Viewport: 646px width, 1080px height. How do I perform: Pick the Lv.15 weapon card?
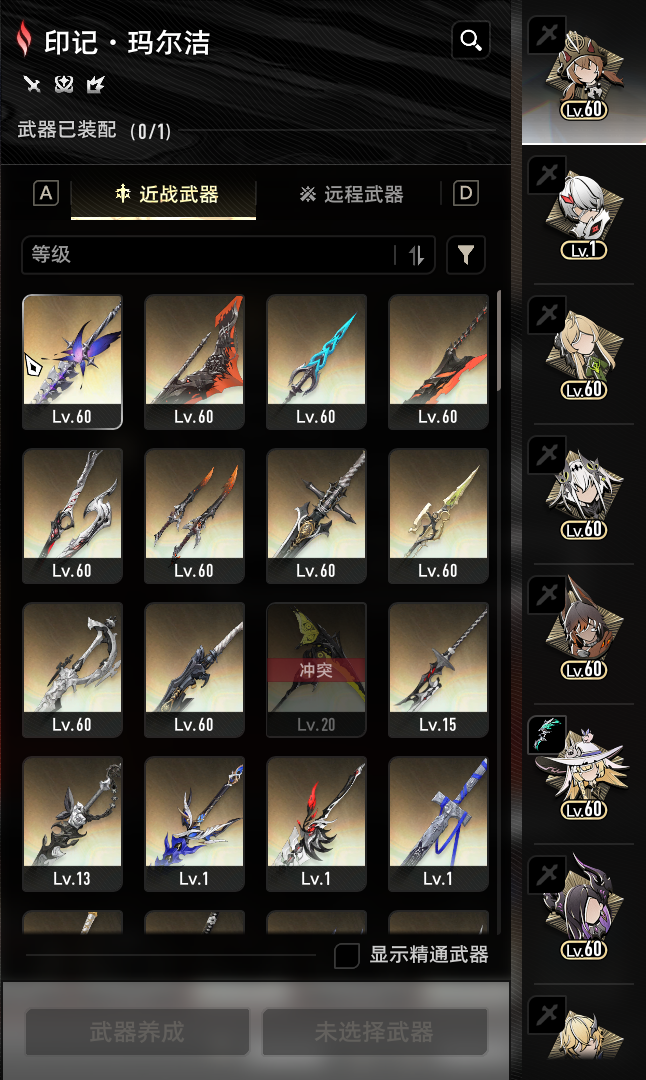click(438, 668)
